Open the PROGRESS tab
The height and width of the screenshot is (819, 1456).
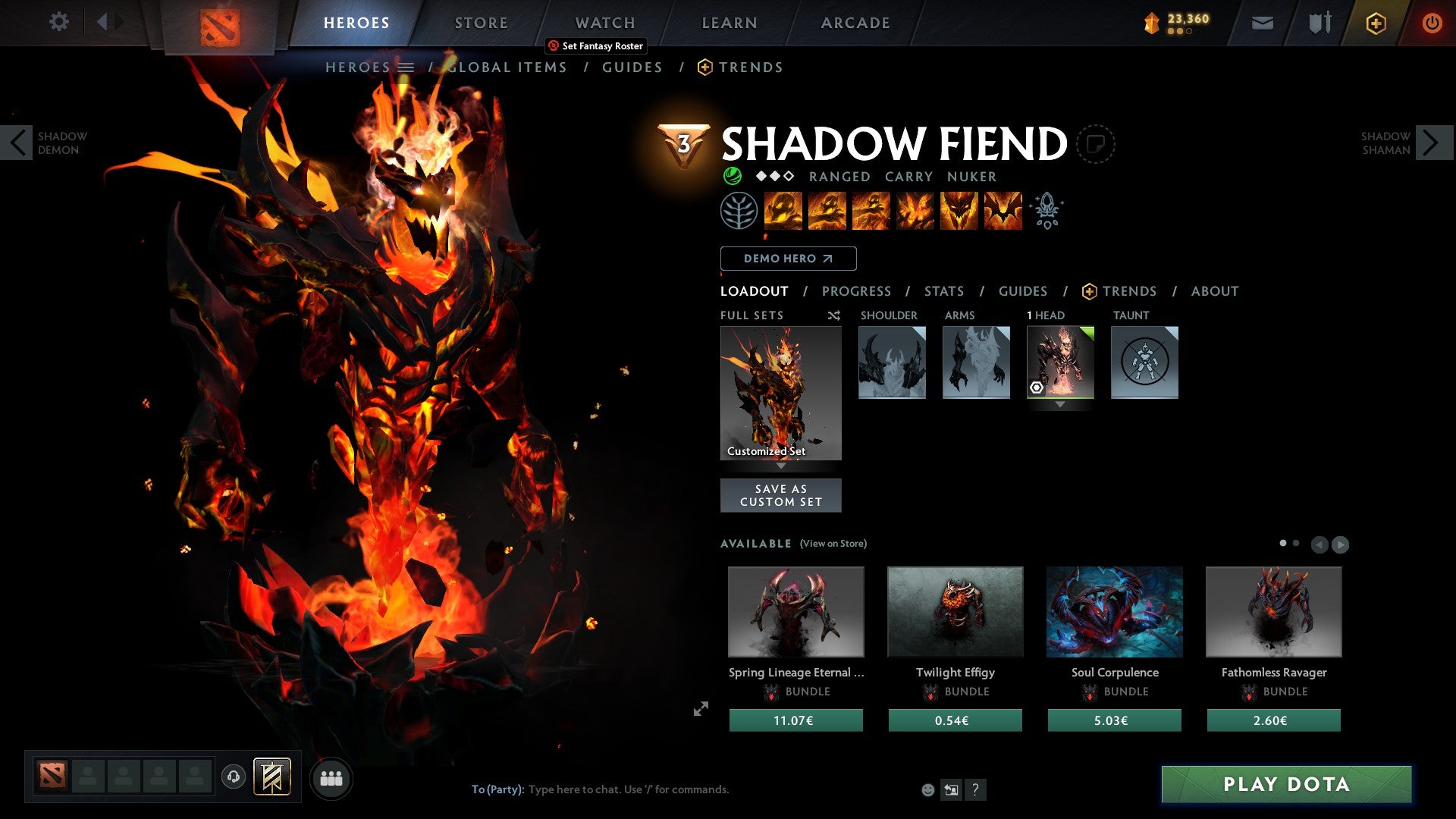click(856, 290)
